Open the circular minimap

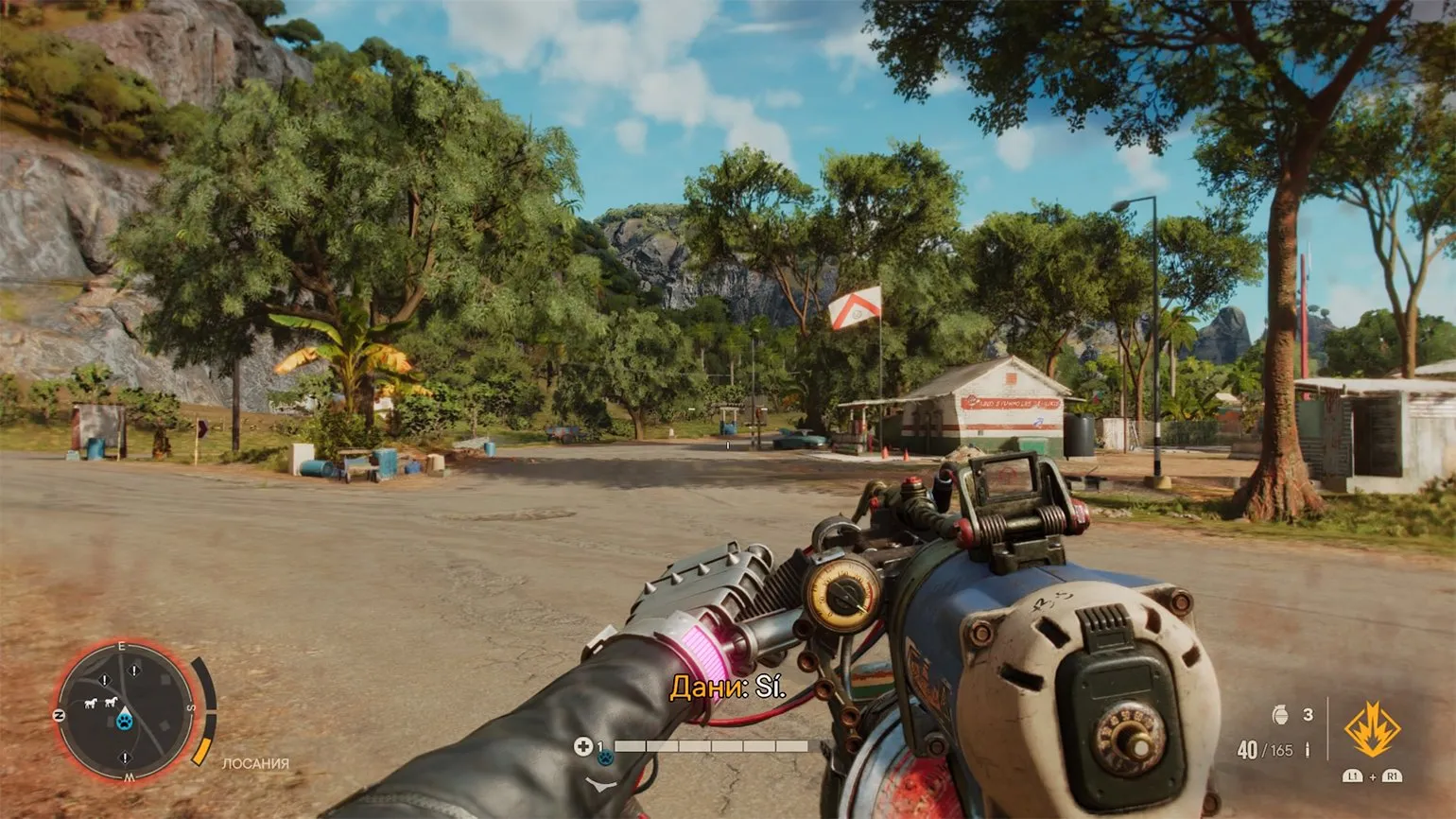(124, 711)
